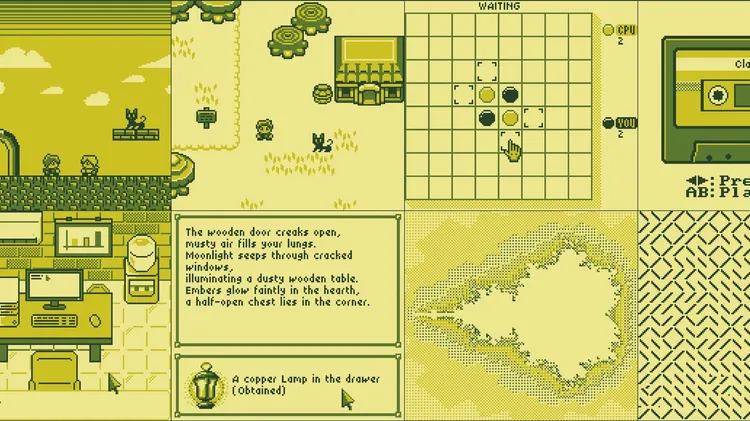Choose the marked square left of the upper yellow disc
The width and height of the screenshot is (750, 421).
(463, 95)
